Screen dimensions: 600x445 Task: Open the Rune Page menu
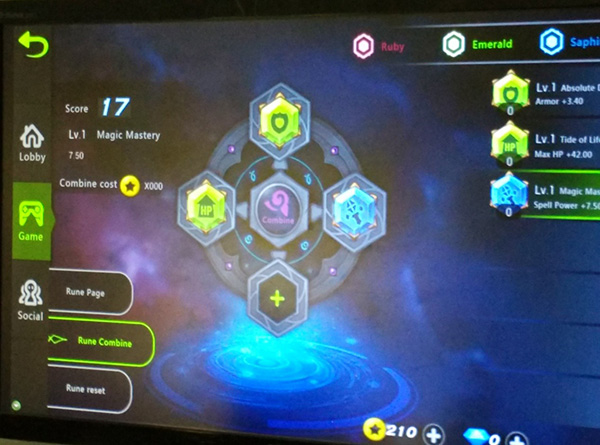tap(86, 293)
